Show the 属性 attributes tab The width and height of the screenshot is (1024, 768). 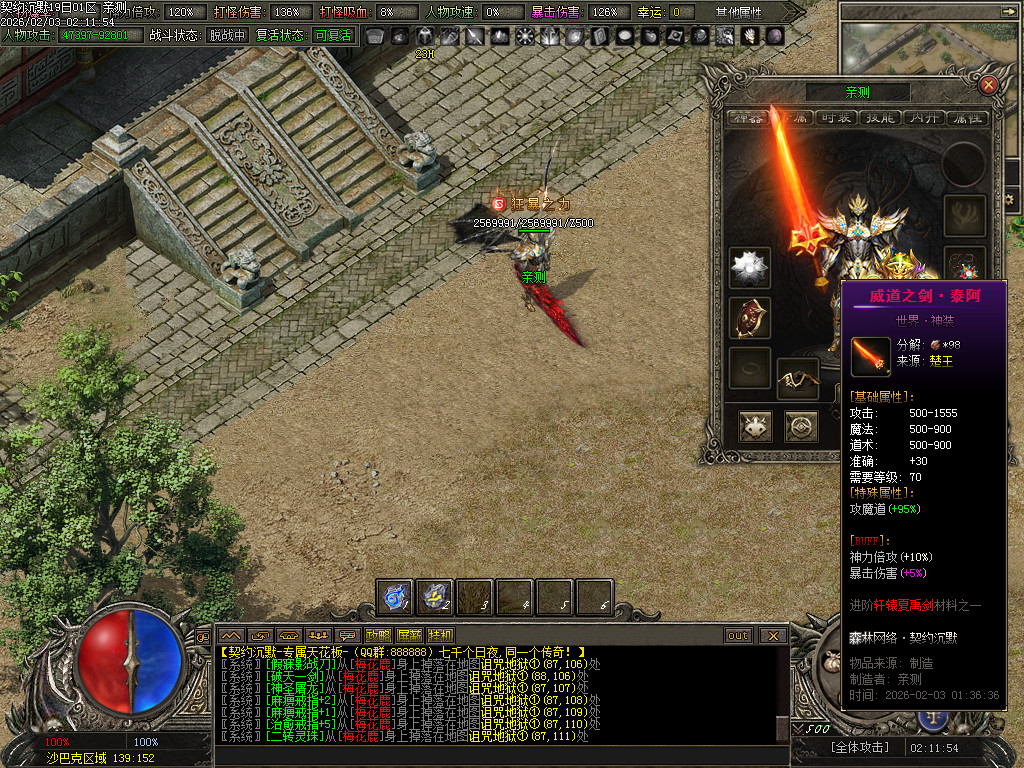[965, 118]
